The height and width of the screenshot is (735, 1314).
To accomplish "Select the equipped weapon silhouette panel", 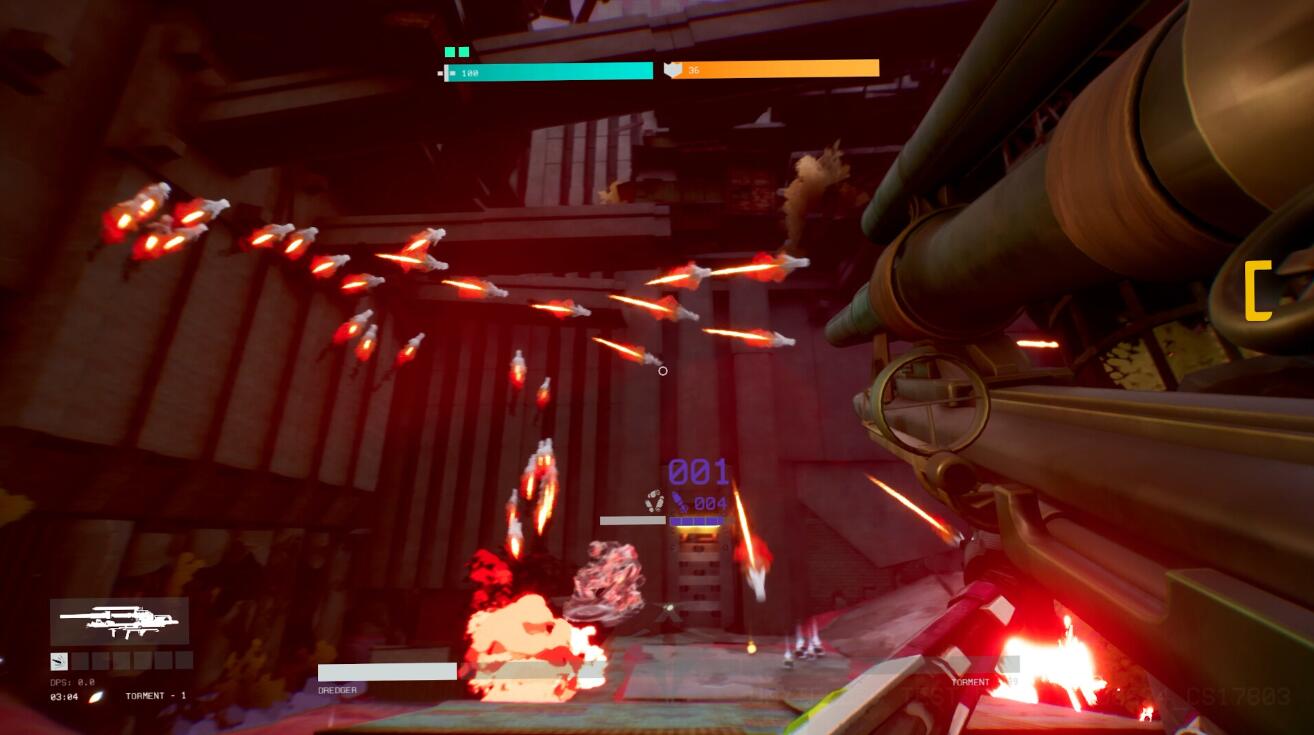I will click(119, 621).
